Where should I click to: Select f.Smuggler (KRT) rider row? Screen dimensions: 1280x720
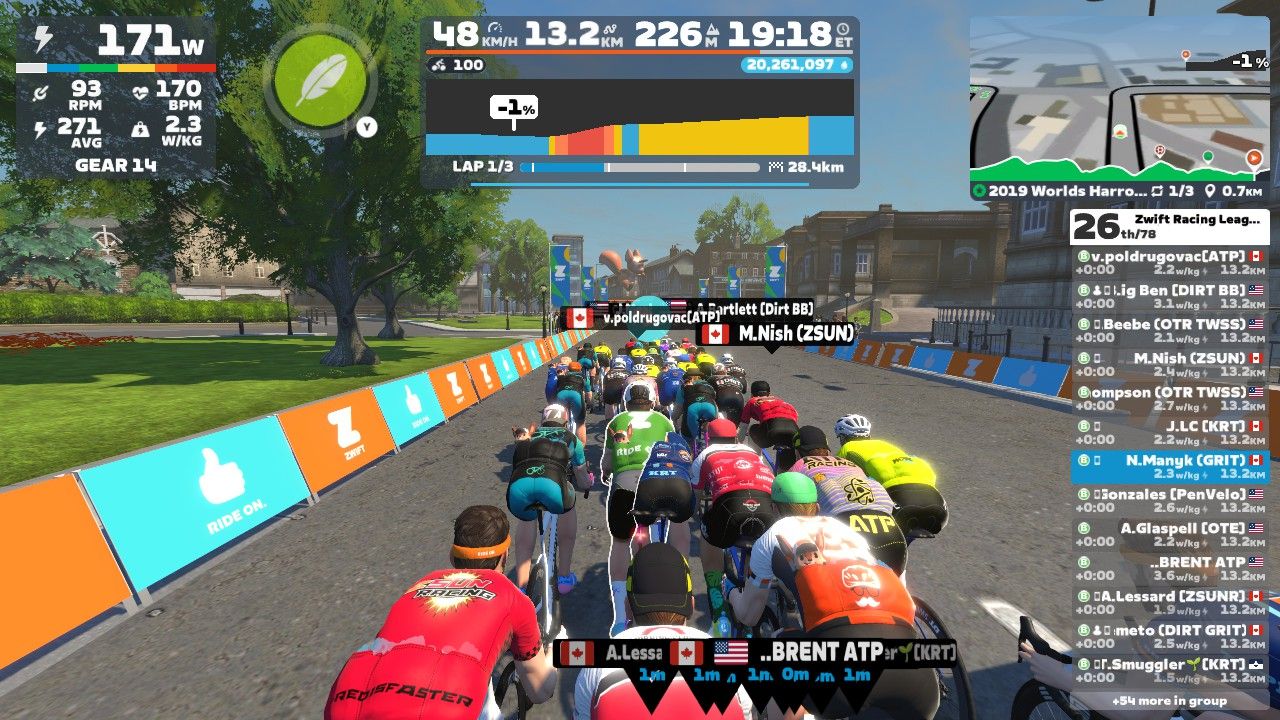(1168, 670)
